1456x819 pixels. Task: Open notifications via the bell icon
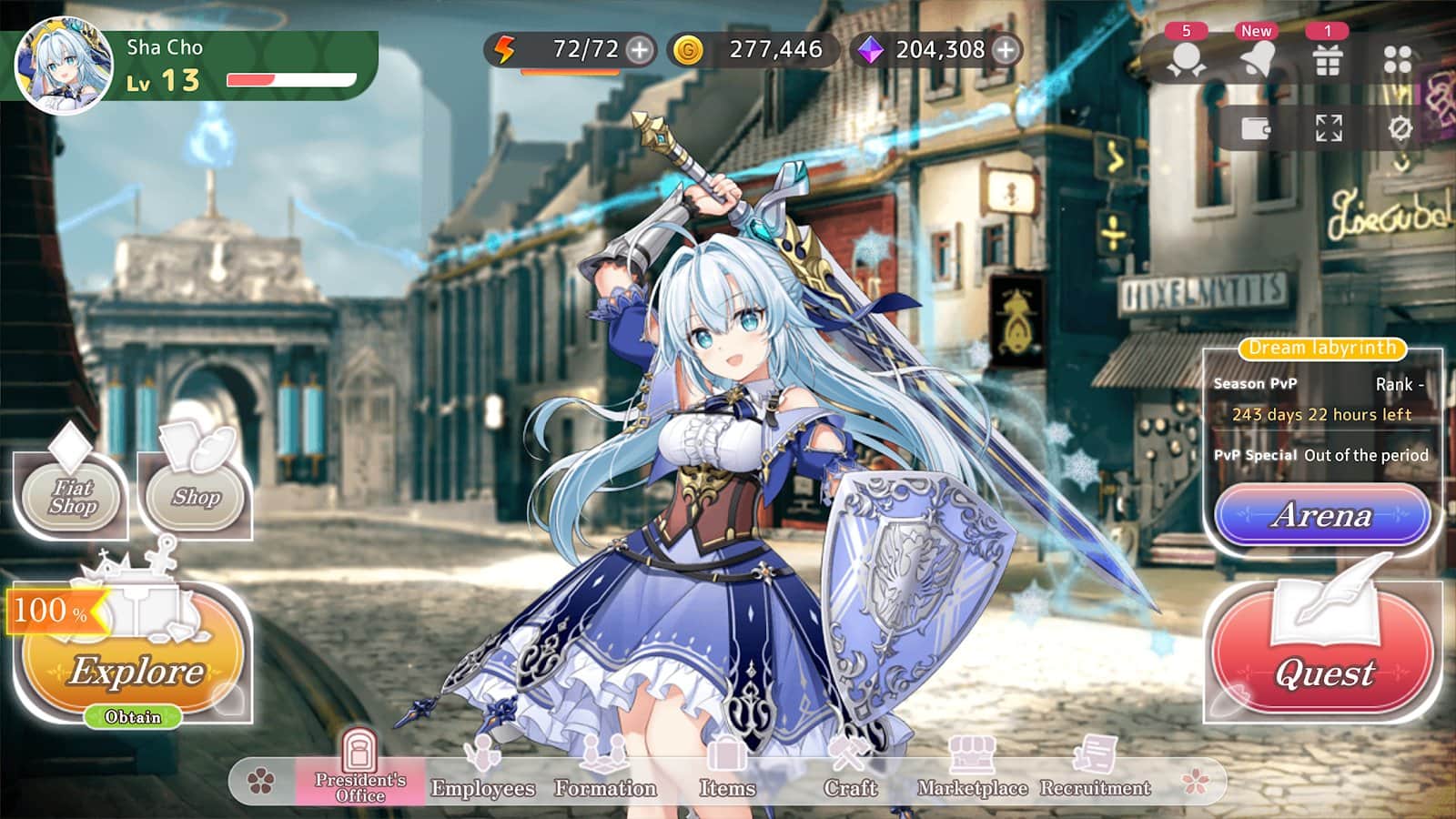(x=1257, y=56)
